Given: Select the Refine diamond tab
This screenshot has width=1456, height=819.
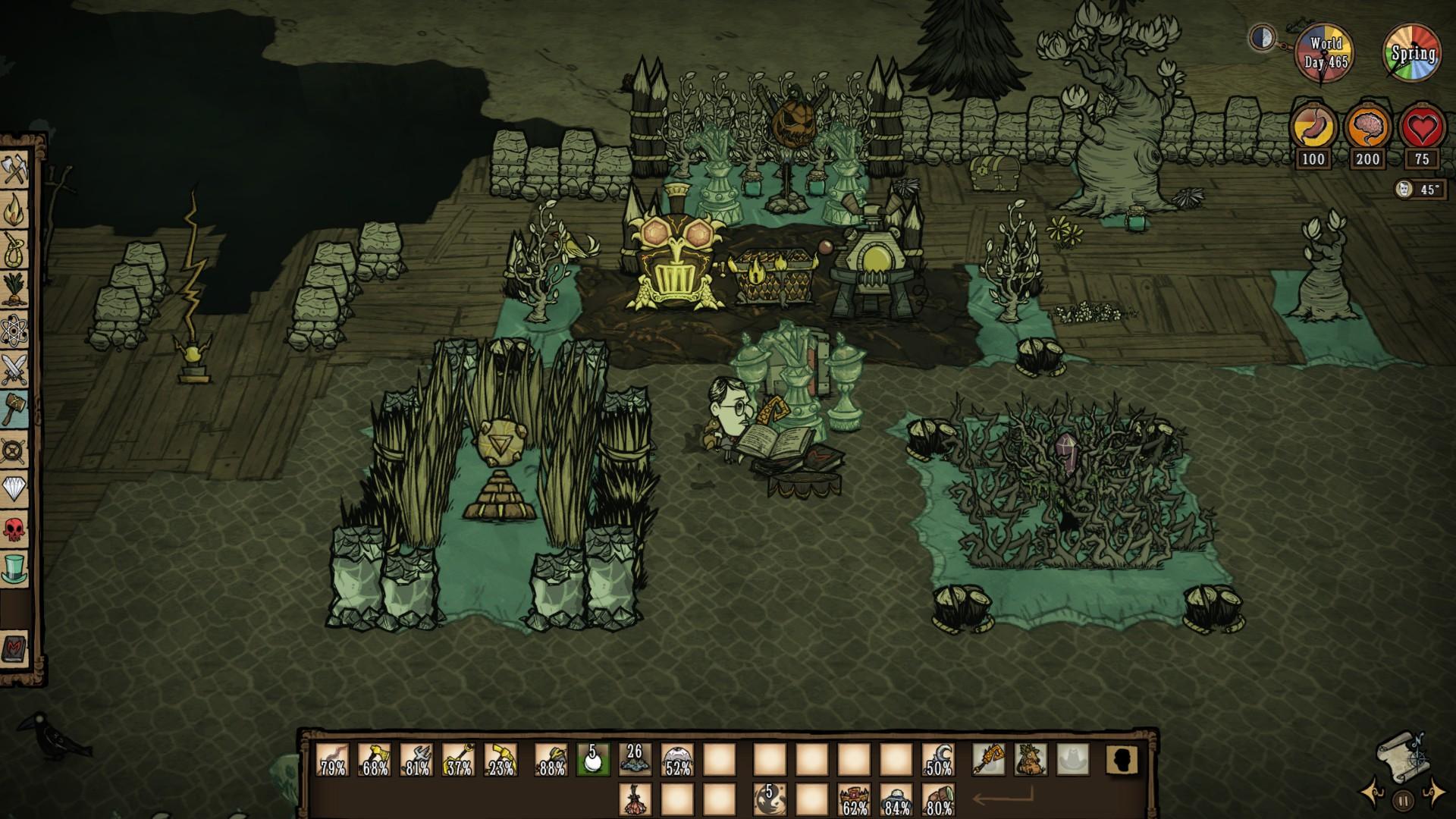Looking at the screenshot, I should pyautogui.click(x=15, y=489).
